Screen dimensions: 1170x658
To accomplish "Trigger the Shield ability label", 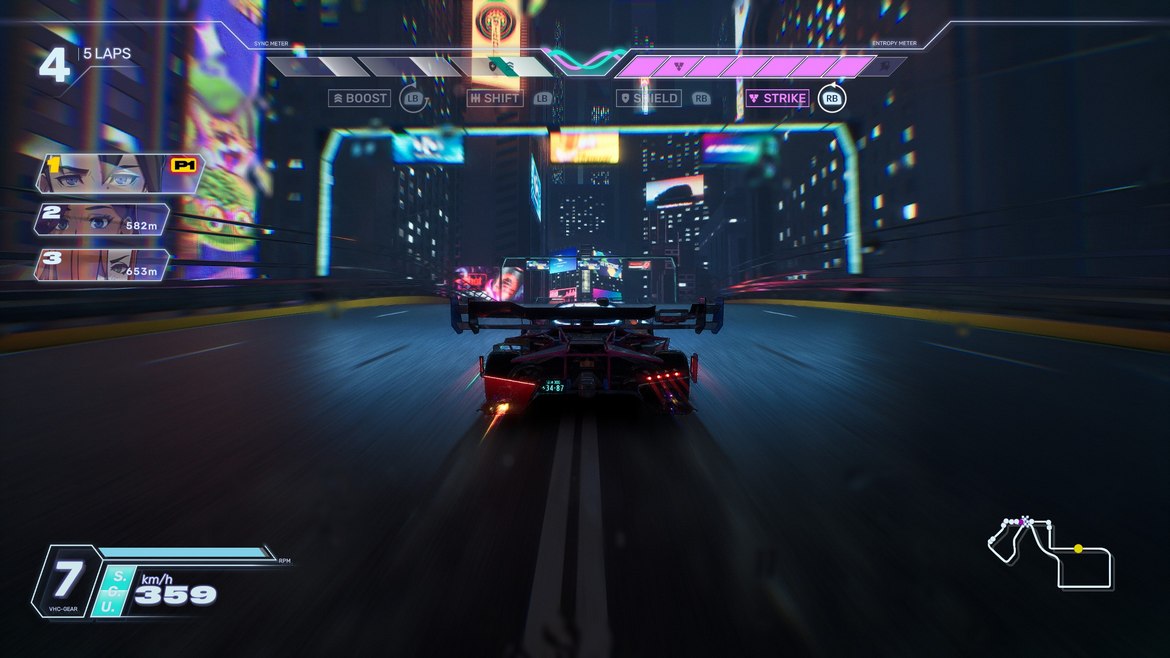I will click(649, 98).
